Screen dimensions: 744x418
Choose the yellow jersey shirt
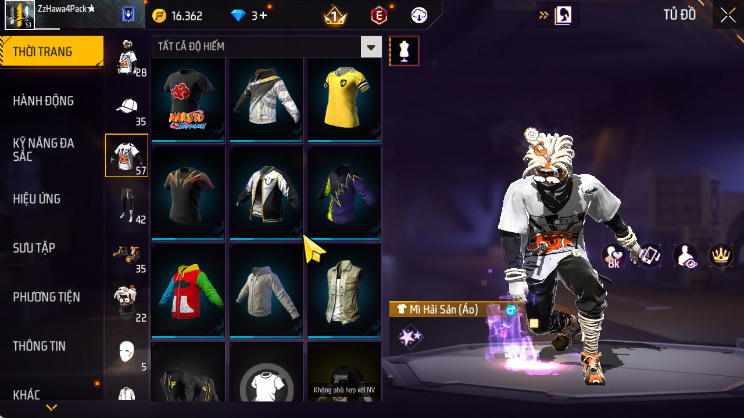[x=344, y=99]
